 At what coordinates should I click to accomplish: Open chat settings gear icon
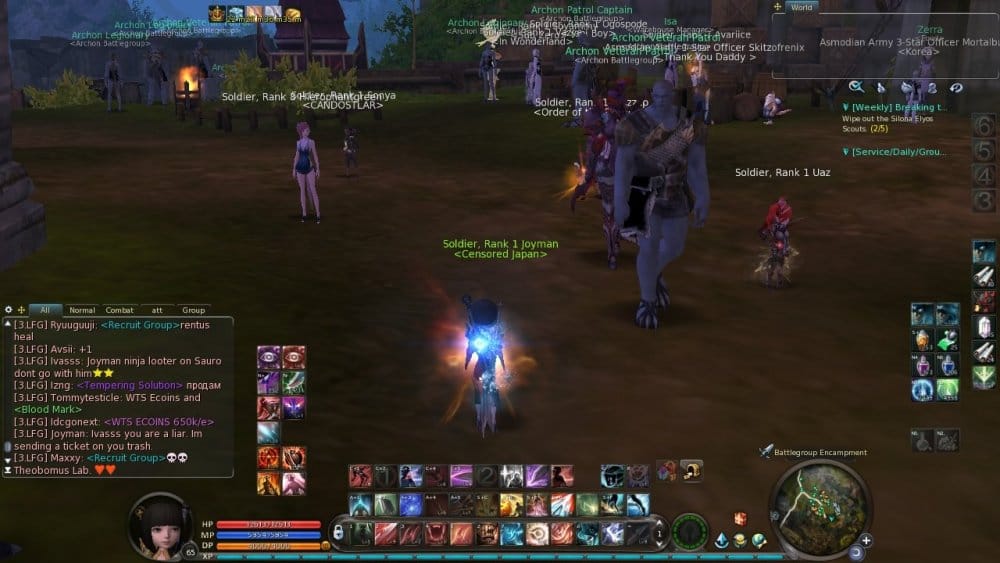[9, 310]
